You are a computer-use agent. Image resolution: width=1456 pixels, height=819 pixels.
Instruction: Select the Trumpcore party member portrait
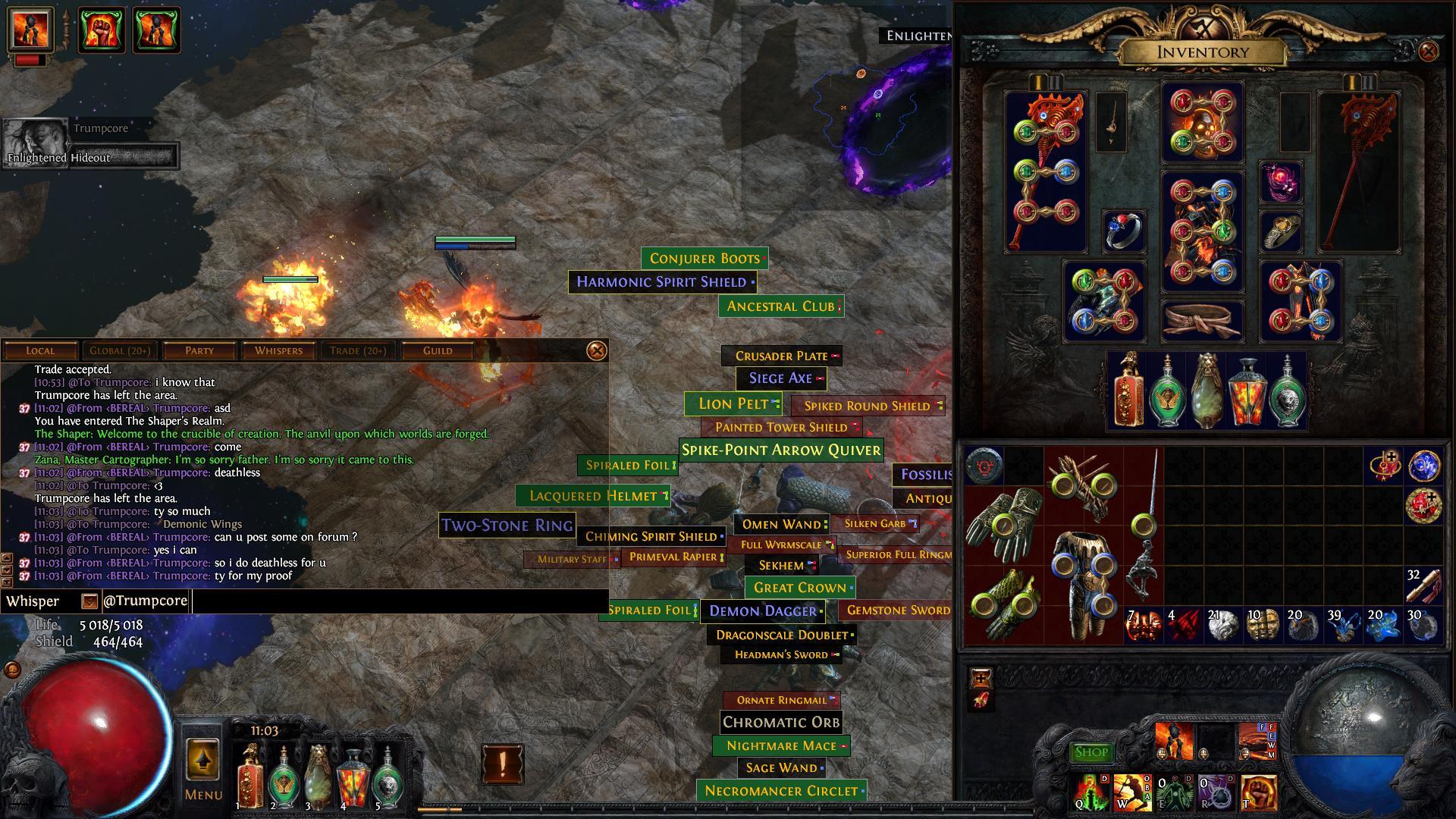pyautogui.click(x=36, y=139)
